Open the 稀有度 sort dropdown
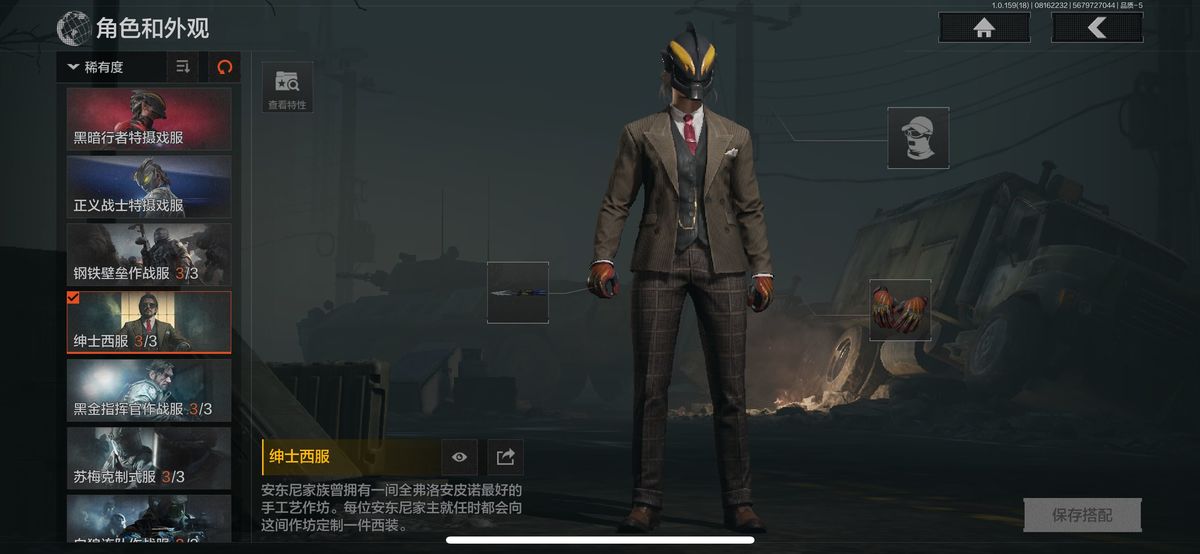 click(112, 67)
